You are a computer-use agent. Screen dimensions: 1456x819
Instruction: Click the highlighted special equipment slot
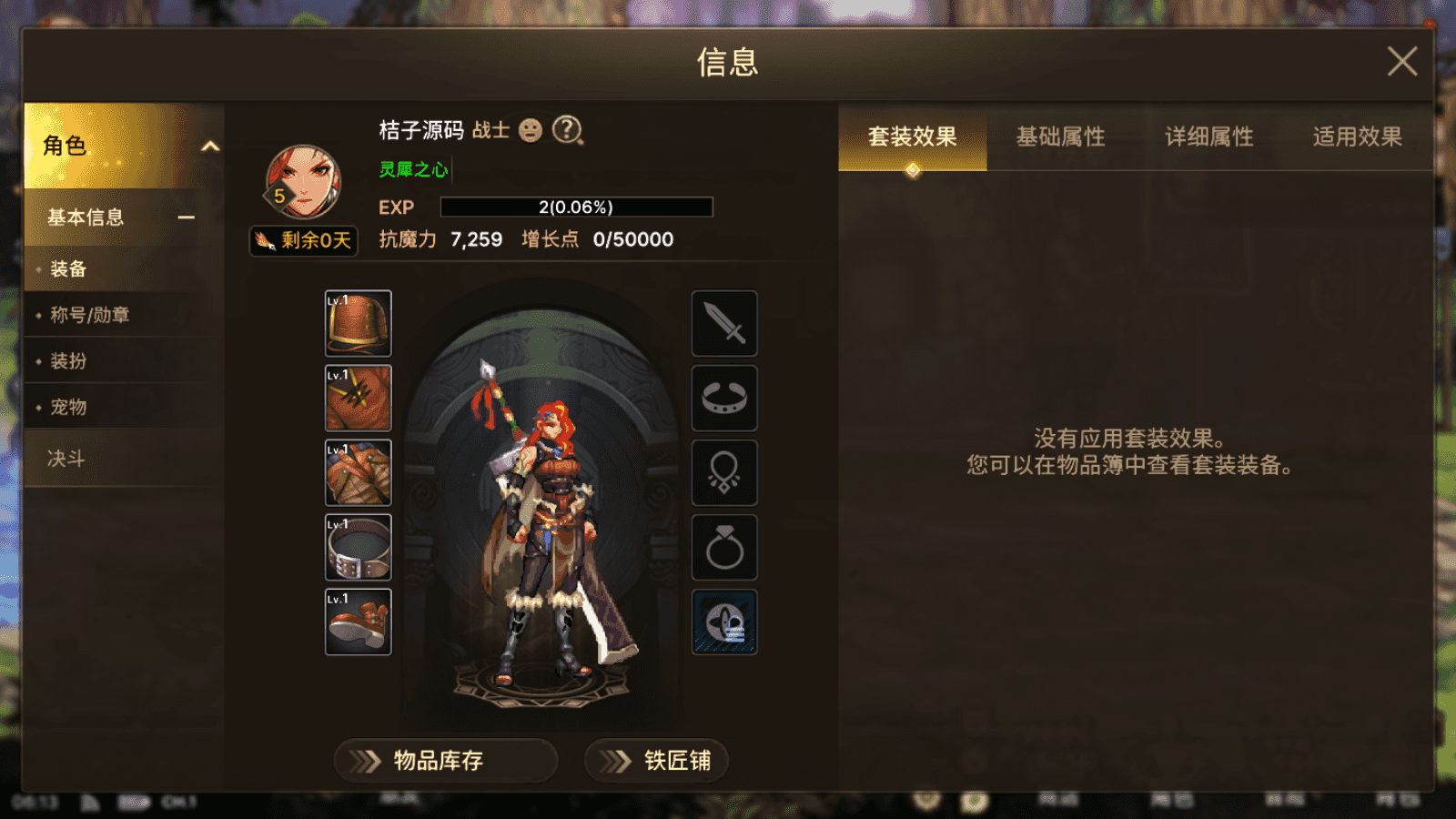tap(723, 623)
